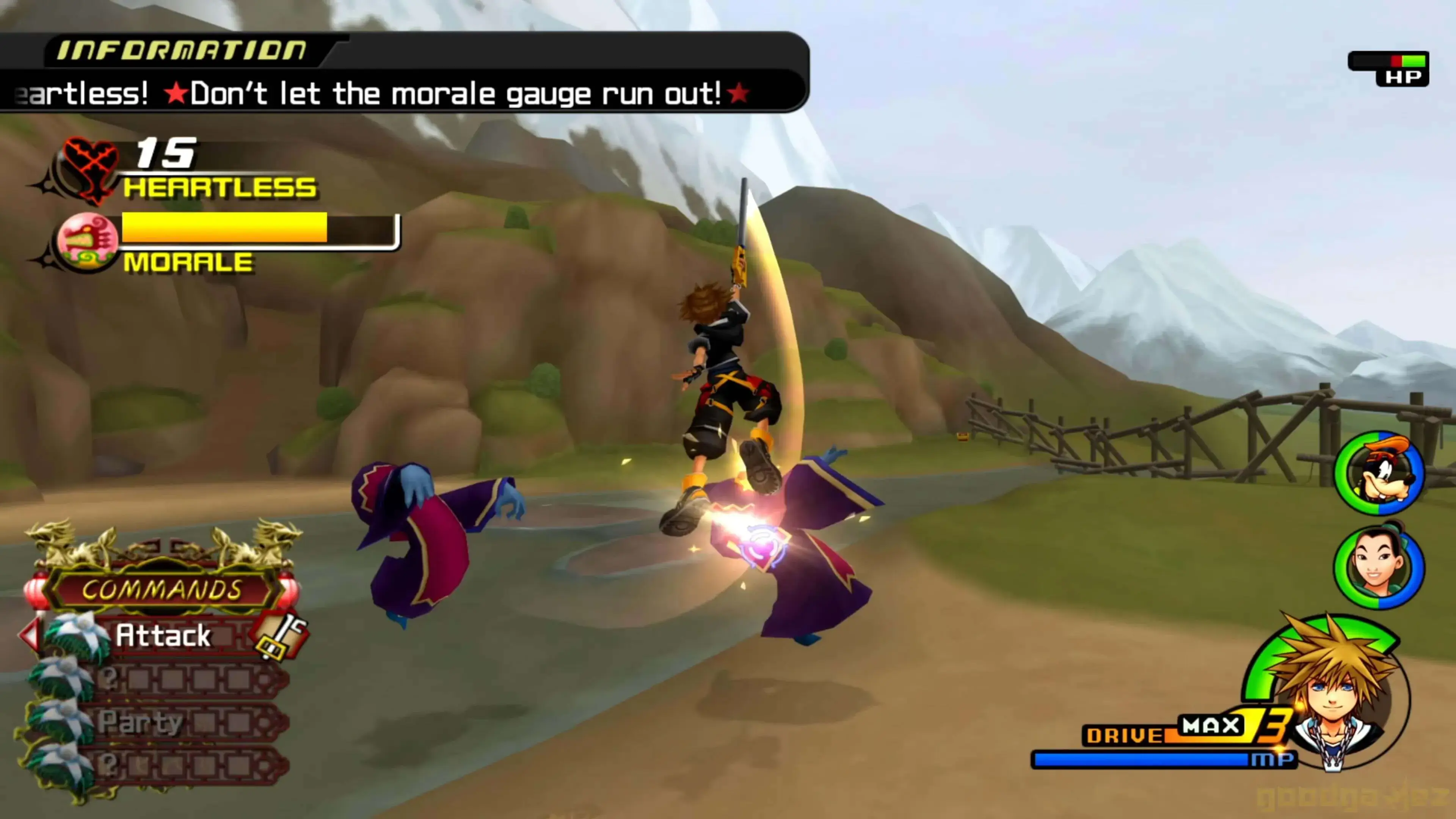This screenshot has height=819, width=1456.
Task: Click the pink Morale gauge icon
Action: (88, 243)
